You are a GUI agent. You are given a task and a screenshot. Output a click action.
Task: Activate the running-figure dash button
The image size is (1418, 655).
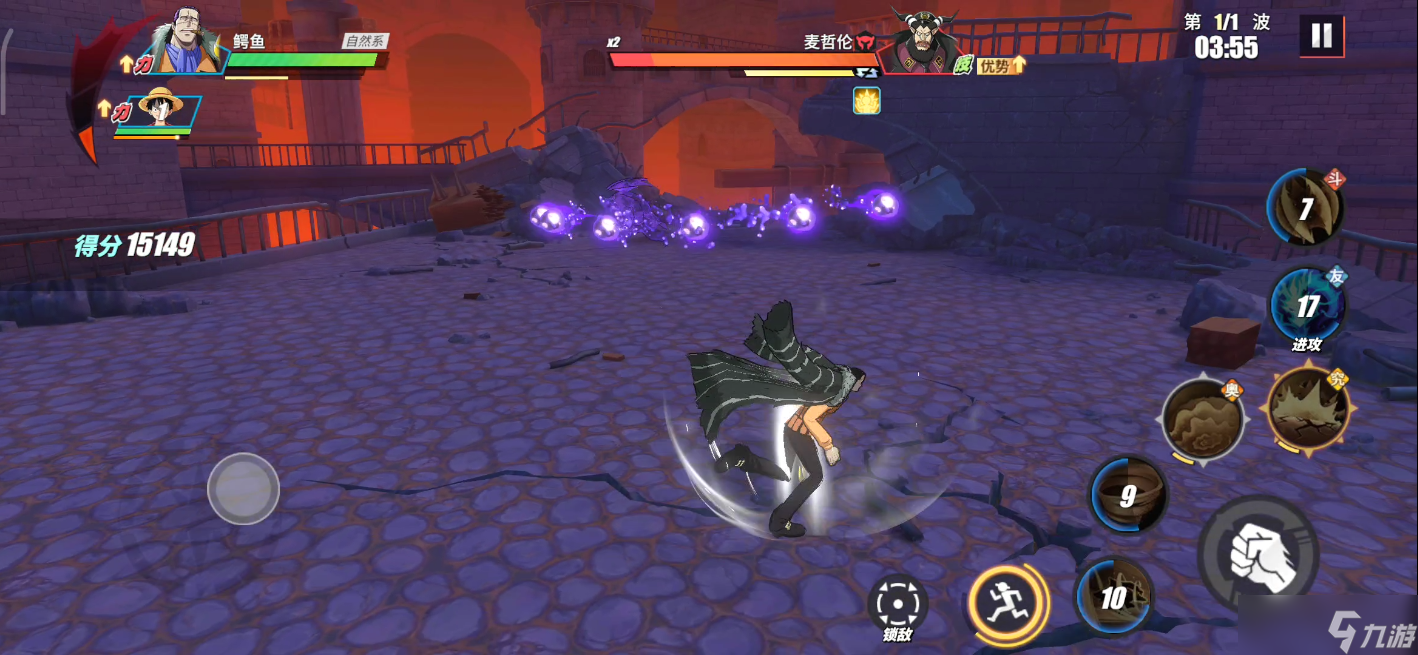(1006, 601)
